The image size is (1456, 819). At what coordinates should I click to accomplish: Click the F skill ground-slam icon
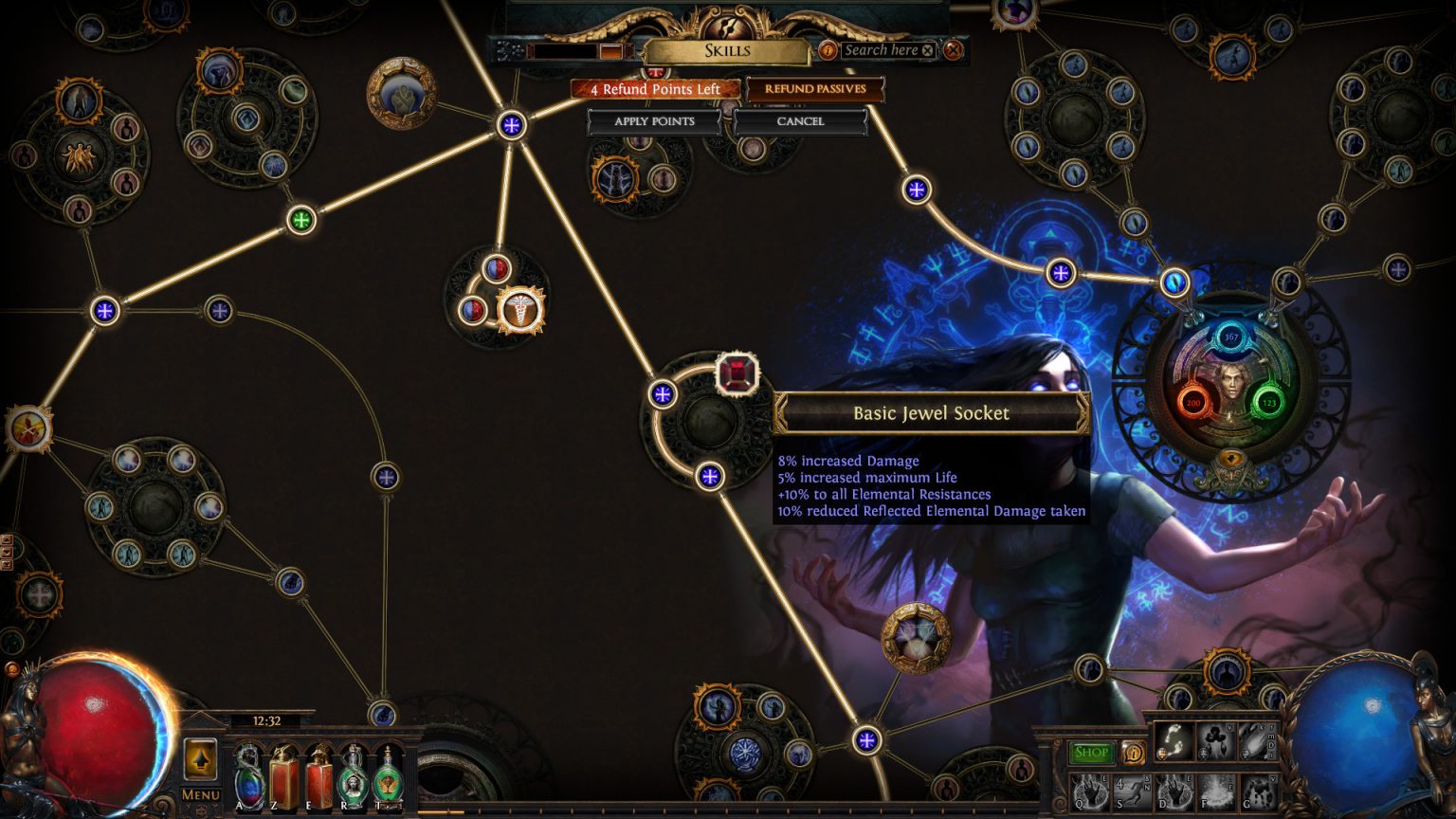click(x=1215, y=794)
